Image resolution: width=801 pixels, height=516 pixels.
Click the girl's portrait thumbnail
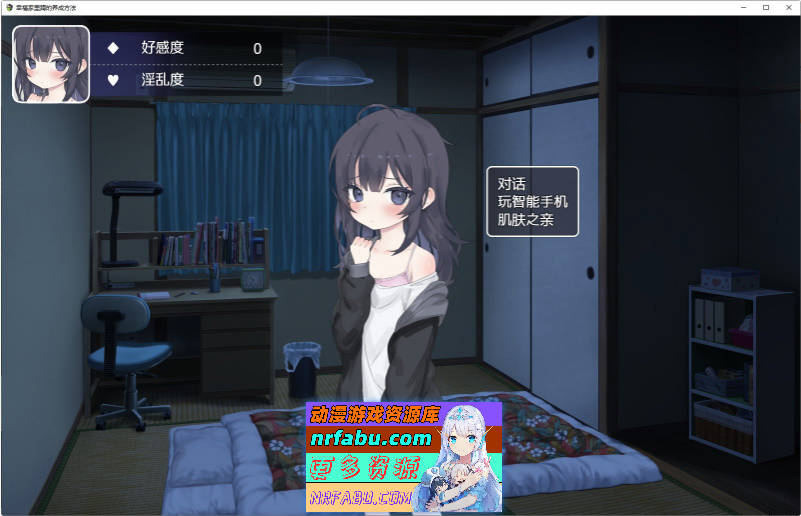[x=45, y=64]
